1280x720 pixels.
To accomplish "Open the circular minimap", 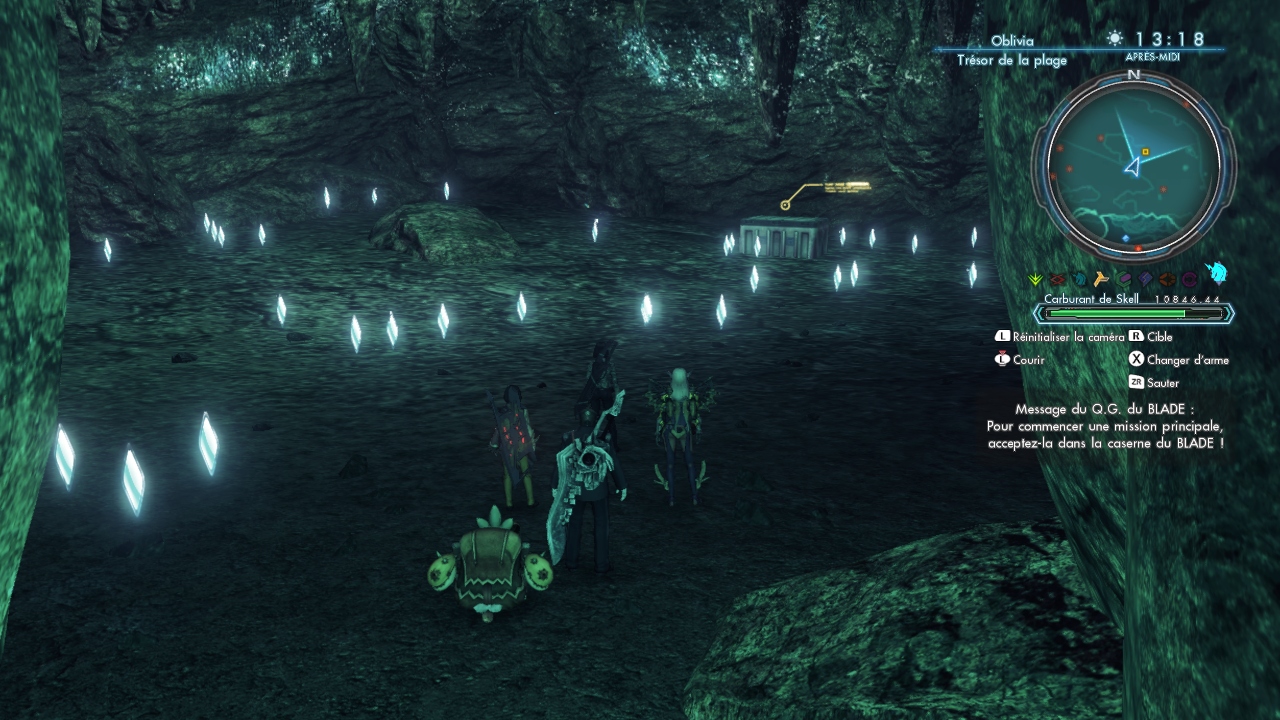I will [1133, 165].
